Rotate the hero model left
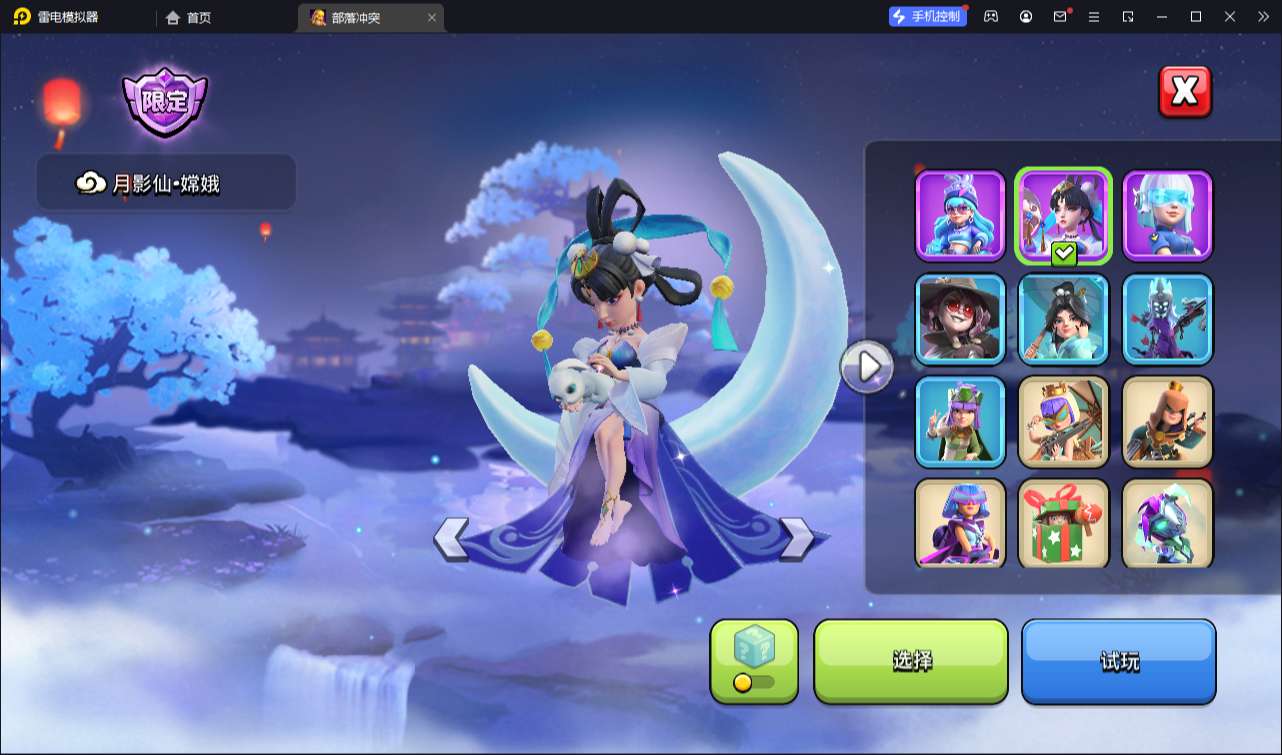The width and height of the screenshot is (1282, 755). (x=451, y=539)
